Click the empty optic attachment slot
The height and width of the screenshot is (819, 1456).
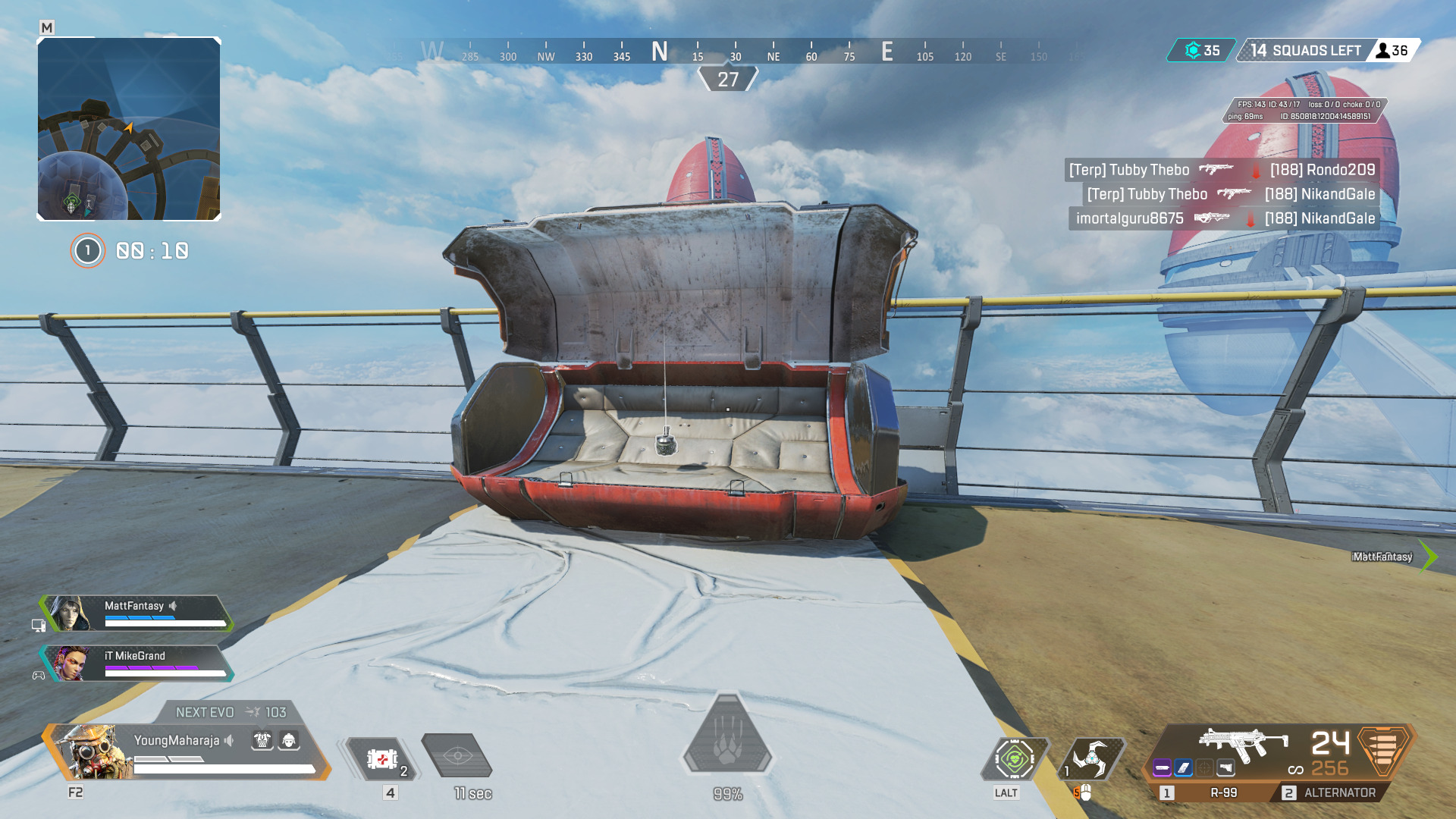tap(1205, 768)
